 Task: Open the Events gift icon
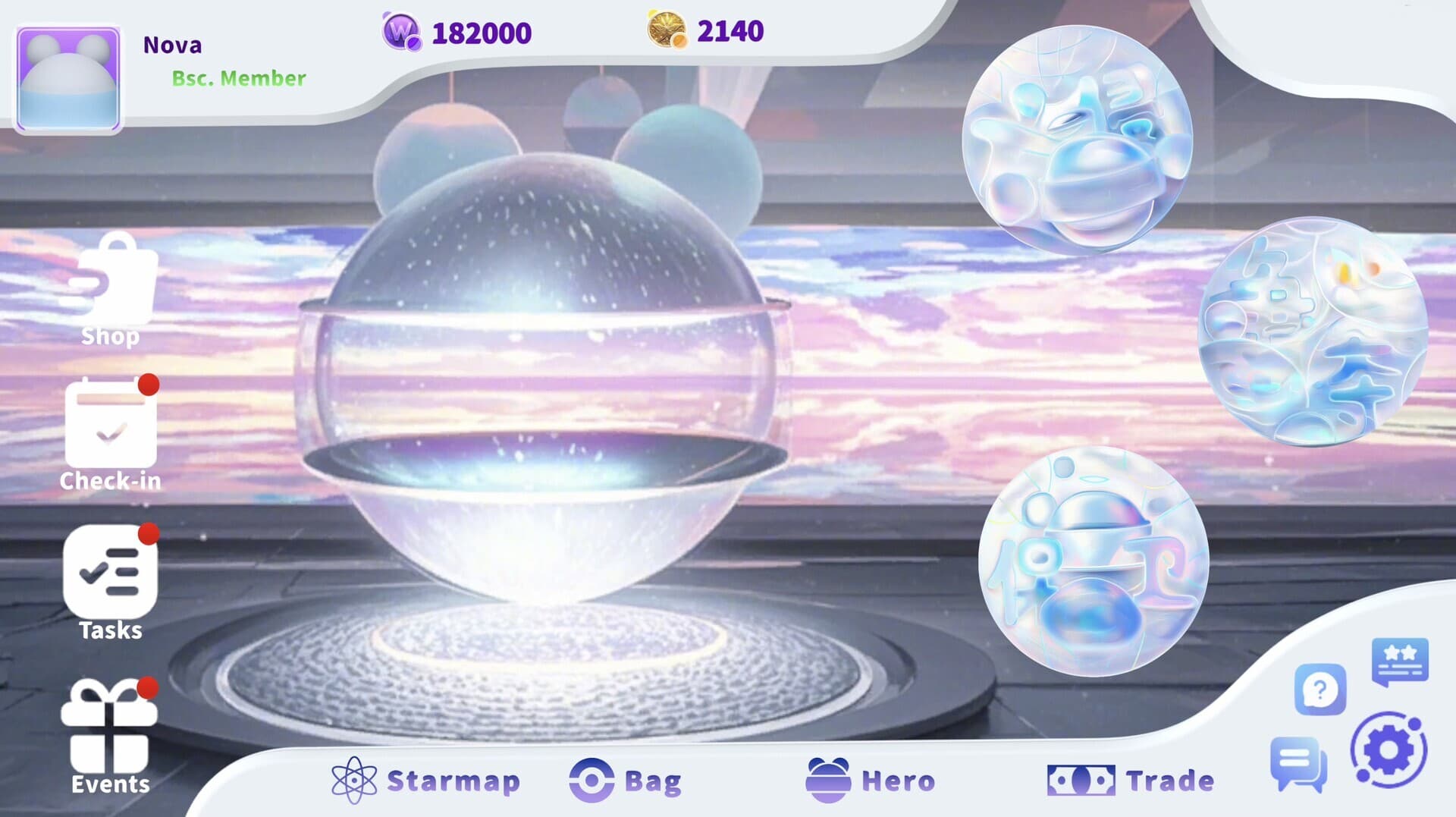[108, 724]
